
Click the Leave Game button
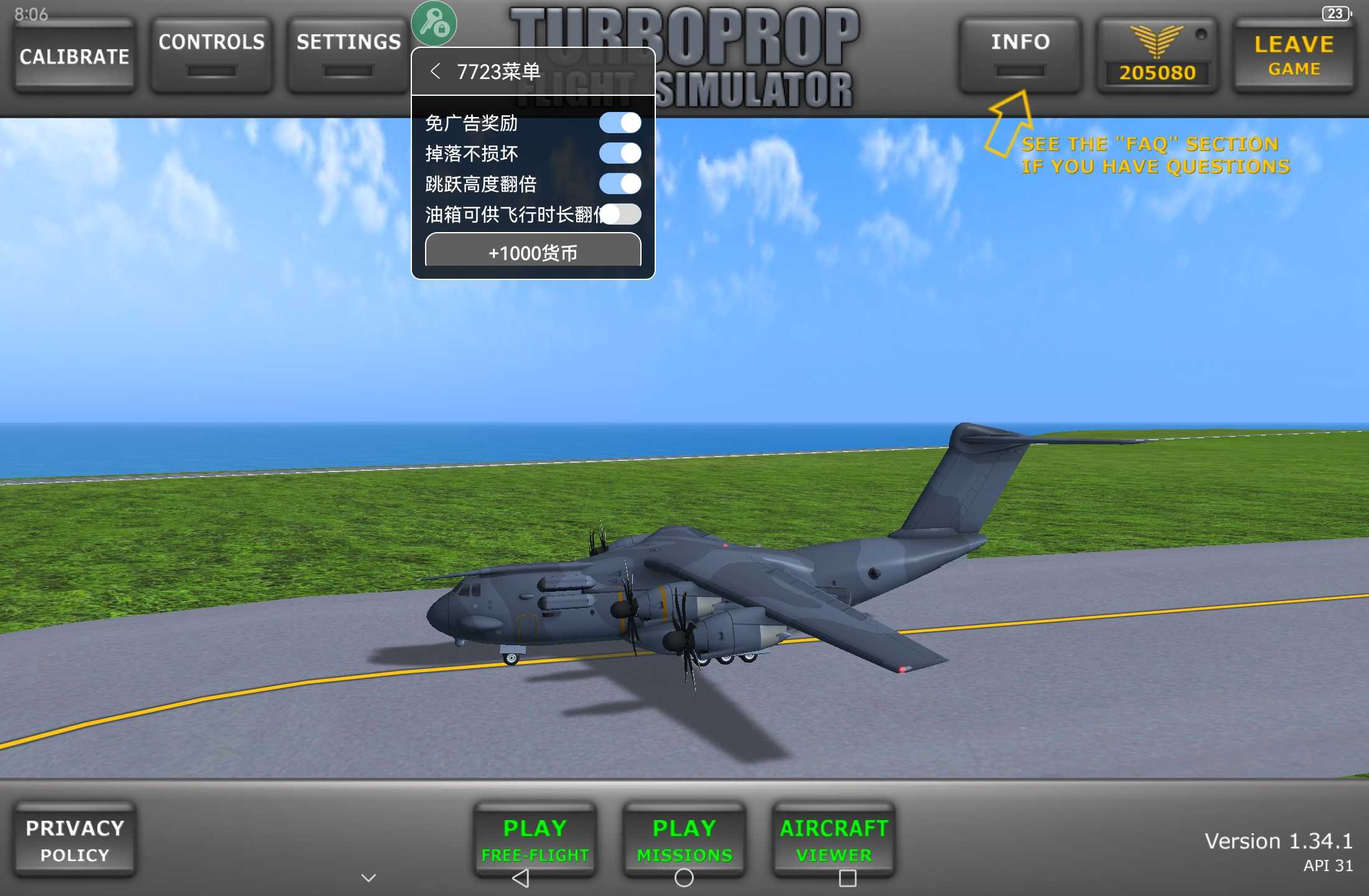coord(1294,55)
